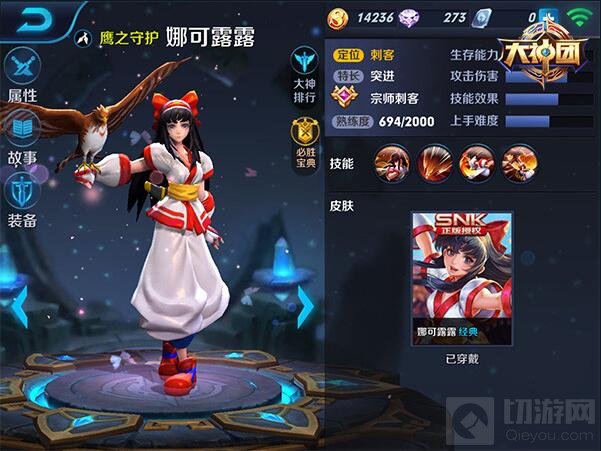This screenshot has height=451, width=601.
Task: Open the 大神排行 ranking button
Action: pyautogui.click(x=305, y=71)
